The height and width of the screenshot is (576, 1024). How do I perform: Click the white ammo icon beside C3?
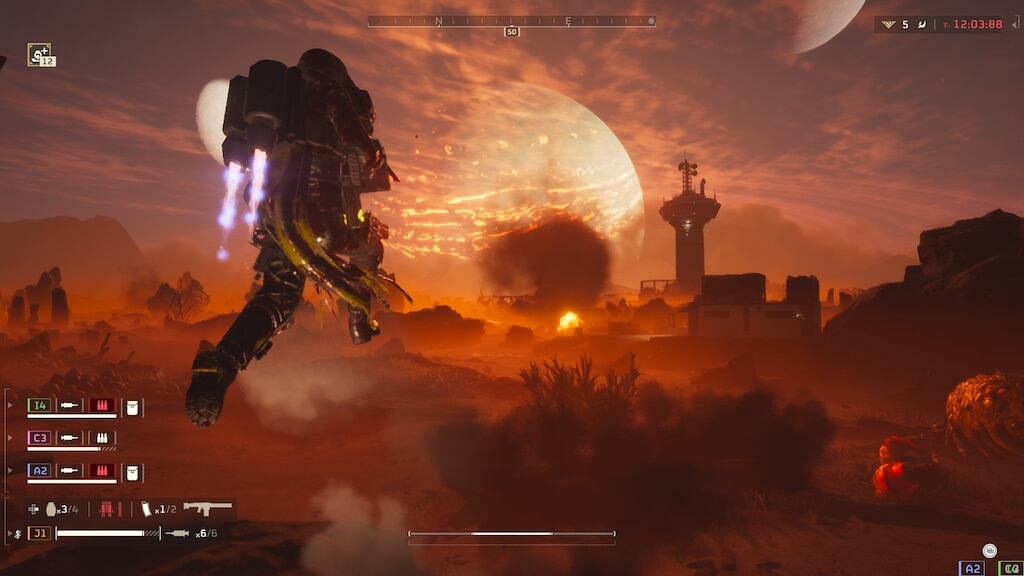[102, 438]
